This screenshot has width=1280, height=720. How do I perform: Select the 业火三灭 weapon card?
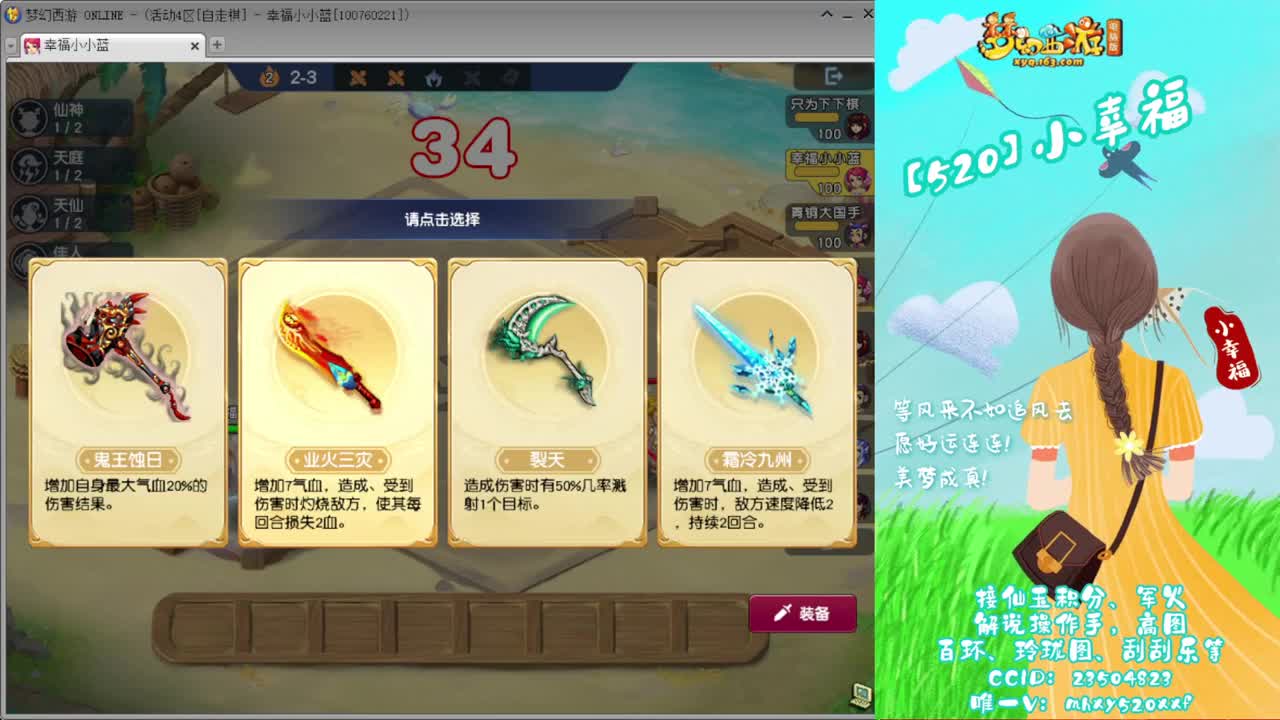point(335,400)
